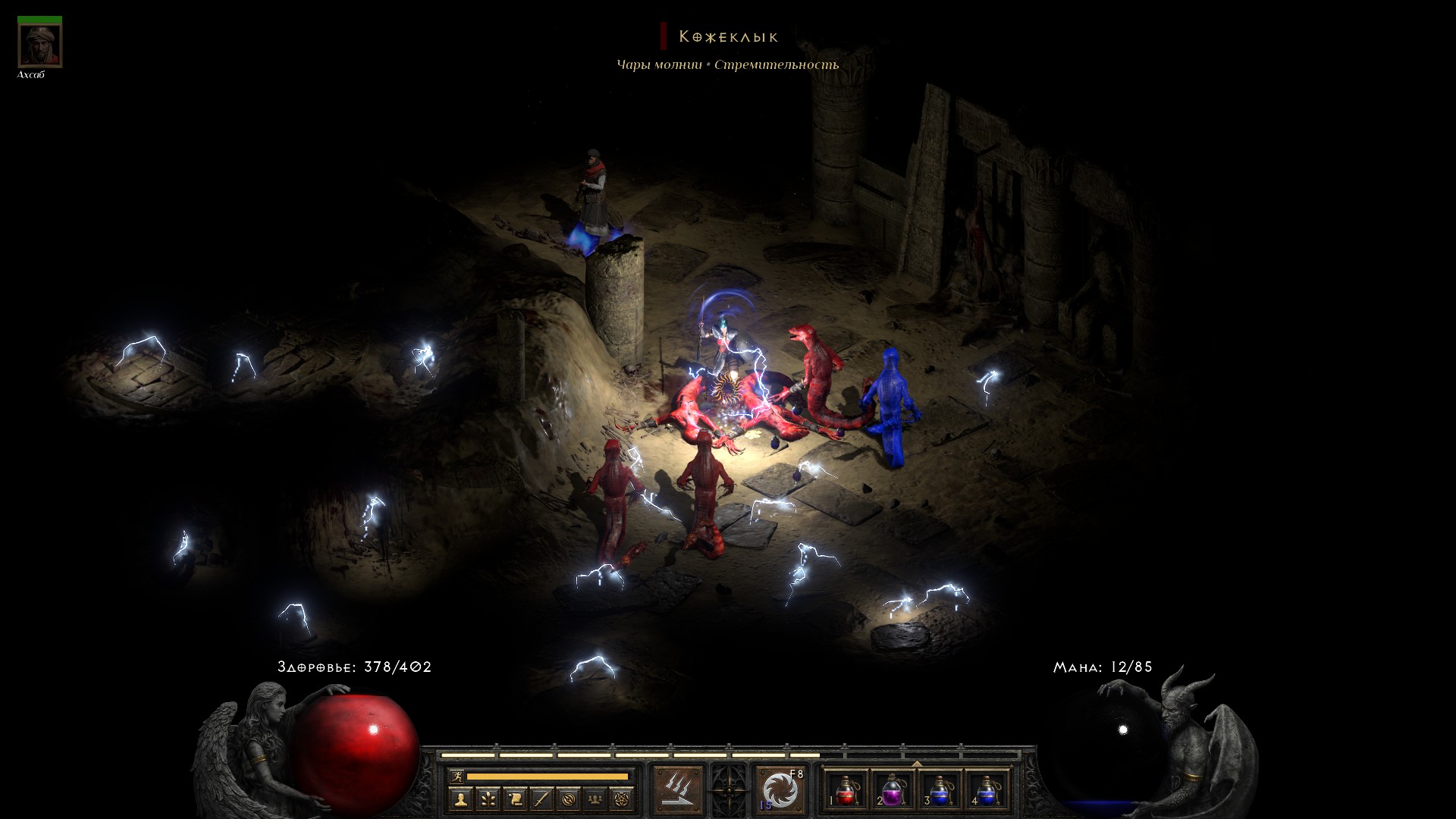Open the skill tree panel
This screenshot has height=819, width=1456.
click(488, 799)
